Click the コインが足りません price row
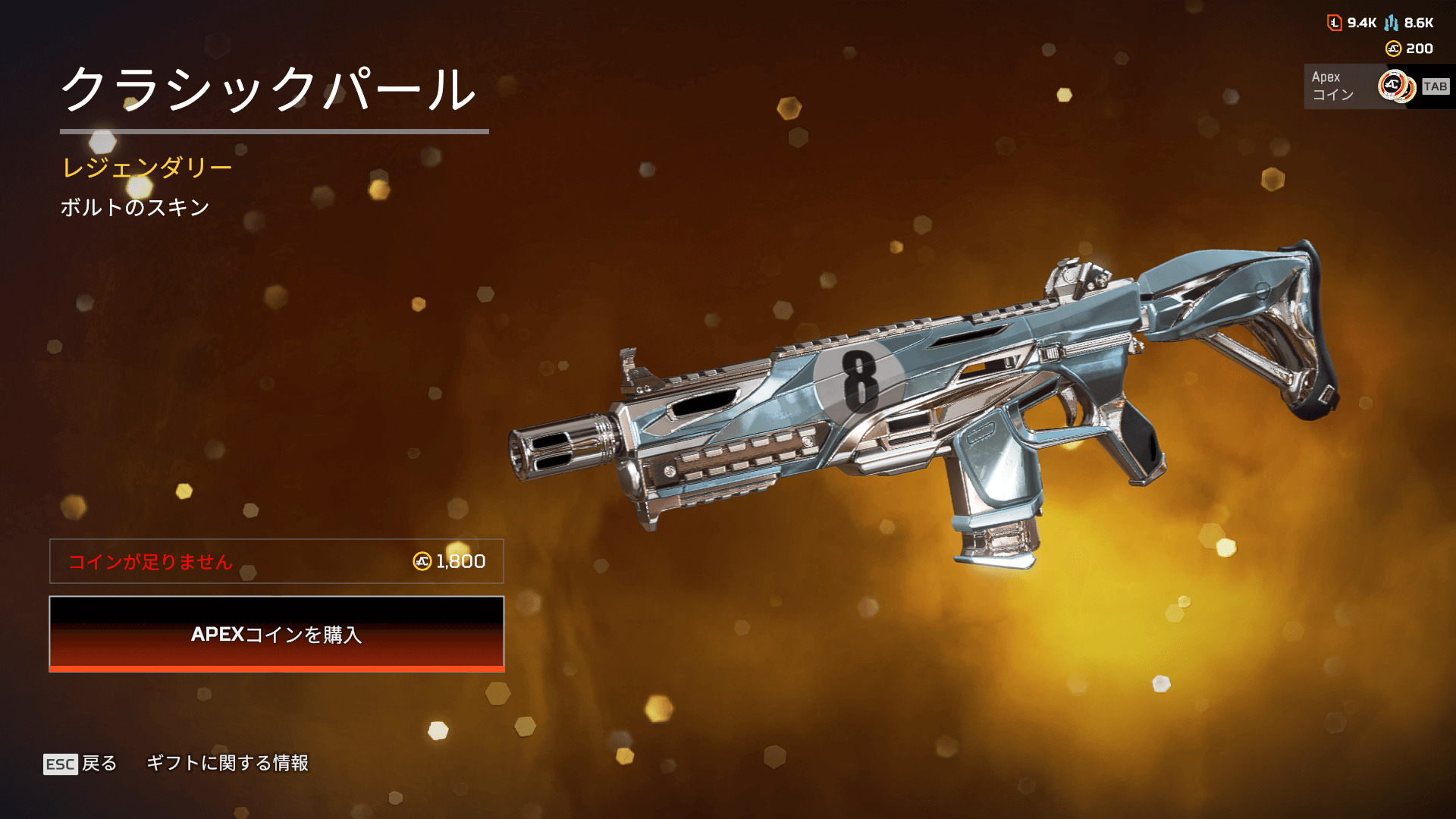Screen dimensions: 1456x819 point(276,561)
